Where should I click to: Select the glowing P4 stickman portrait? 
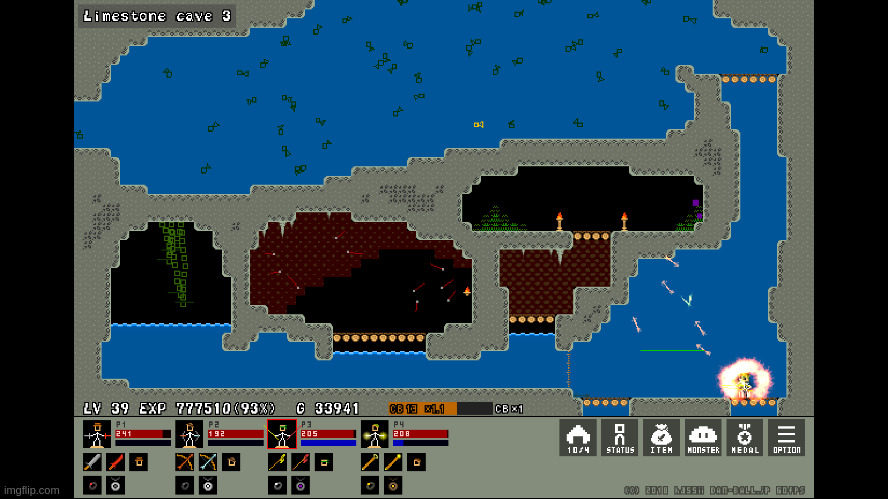pos(374,434)
